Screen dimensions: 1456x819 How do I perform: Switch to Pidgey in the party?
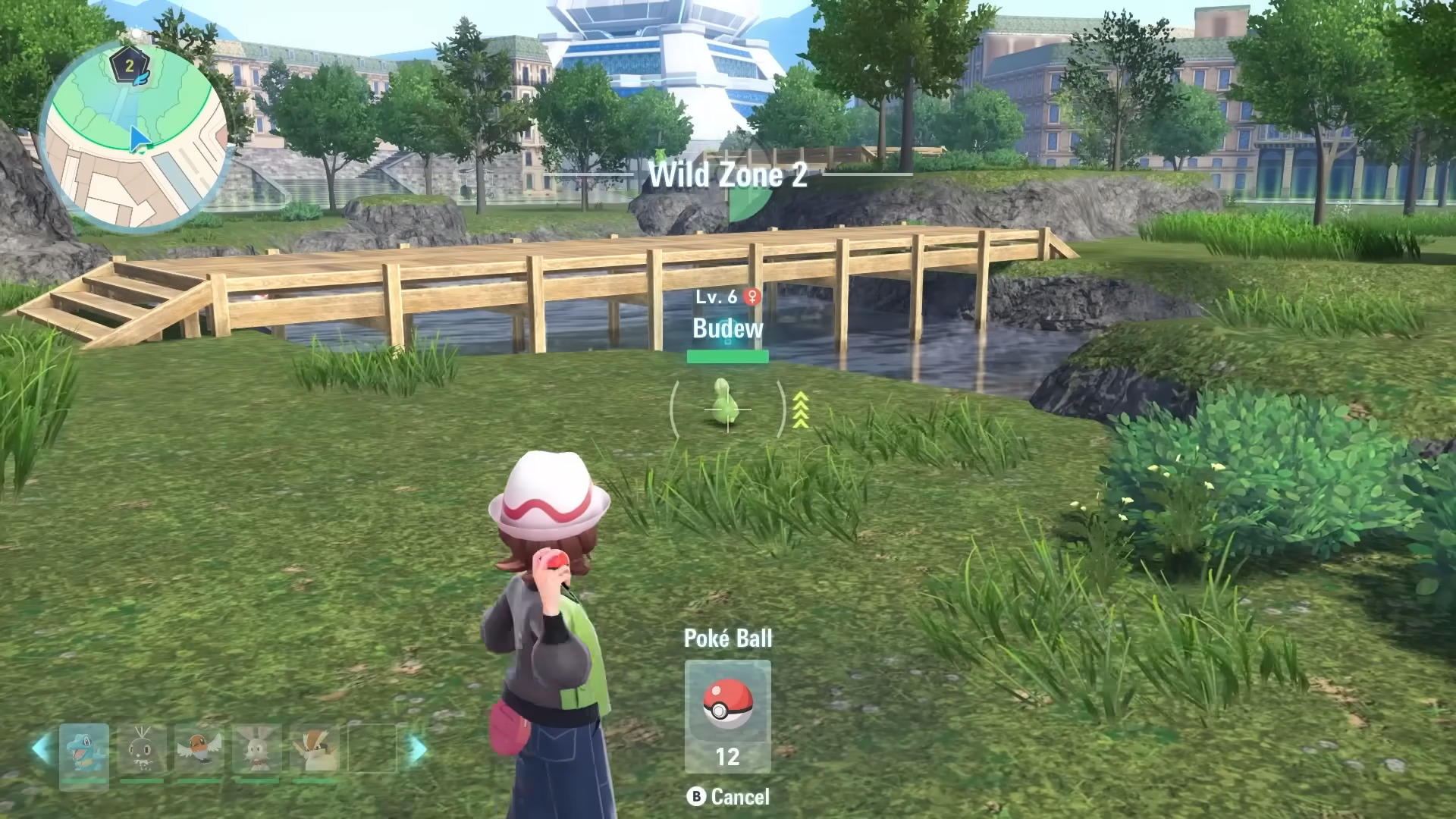coord(314,749)
